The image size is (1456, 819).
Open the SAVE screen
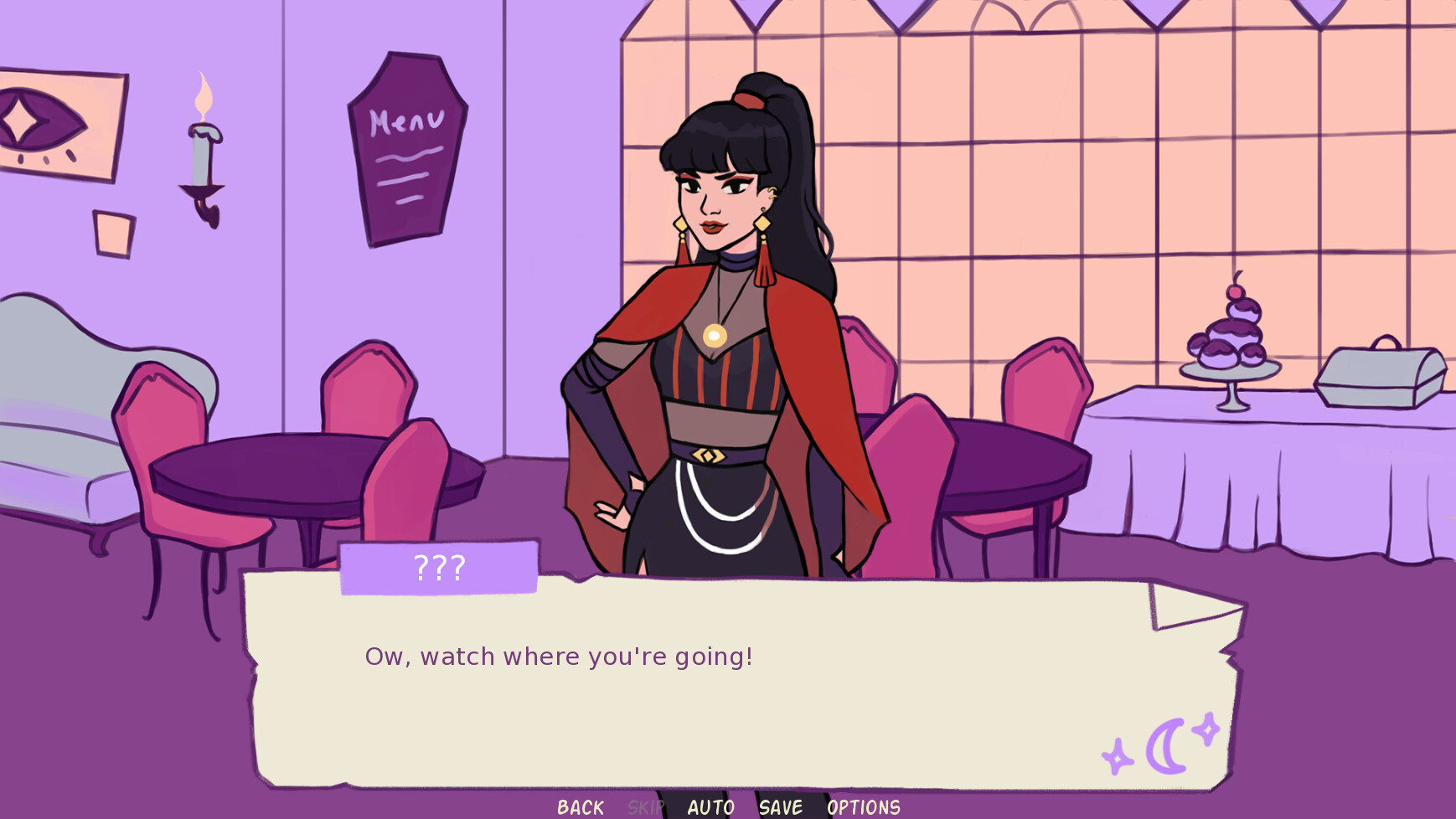point(780,807)
